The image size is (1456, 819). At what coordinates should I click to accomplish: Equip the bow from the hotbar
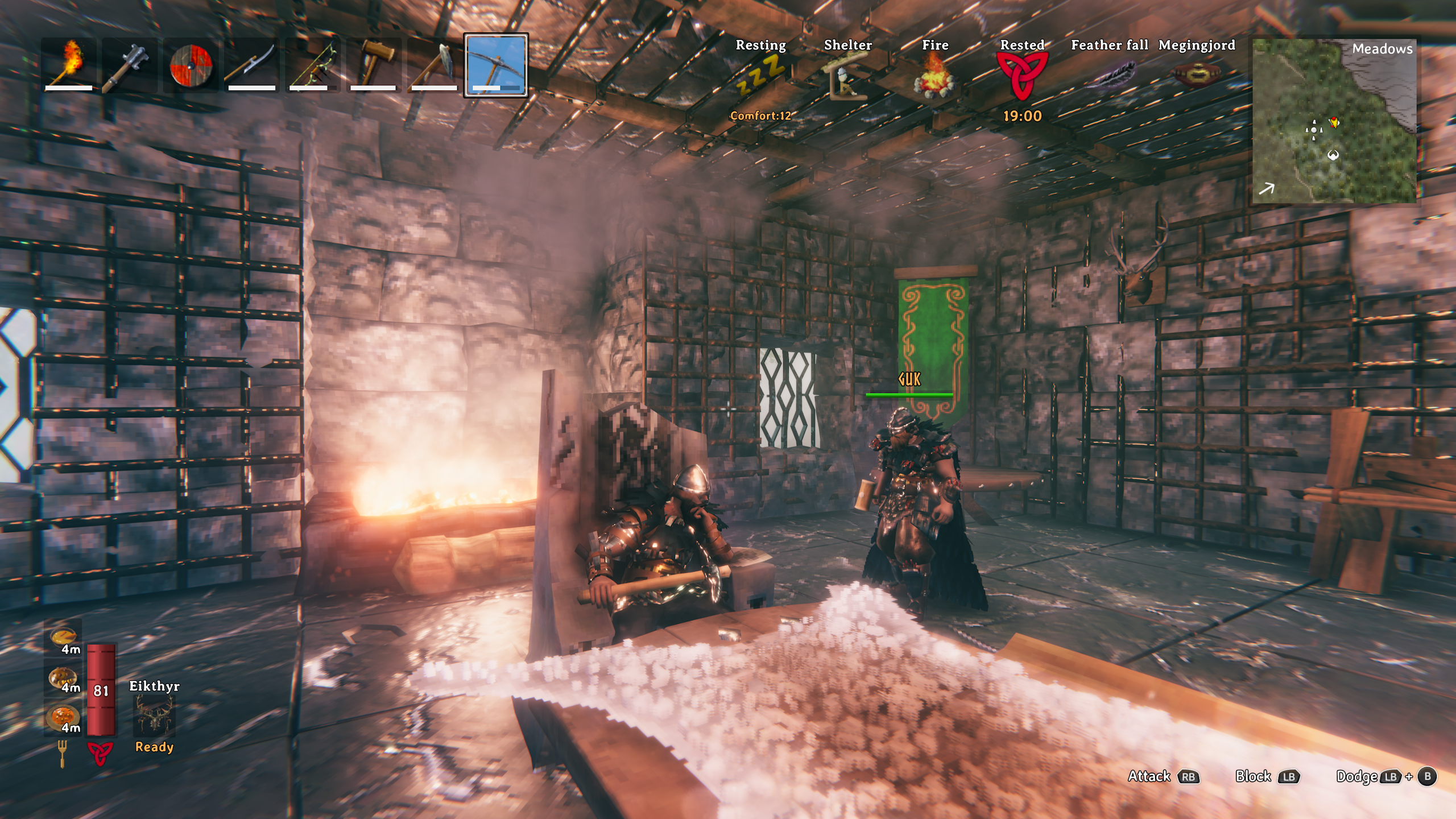pyautogui.click(x=312, y=65)
